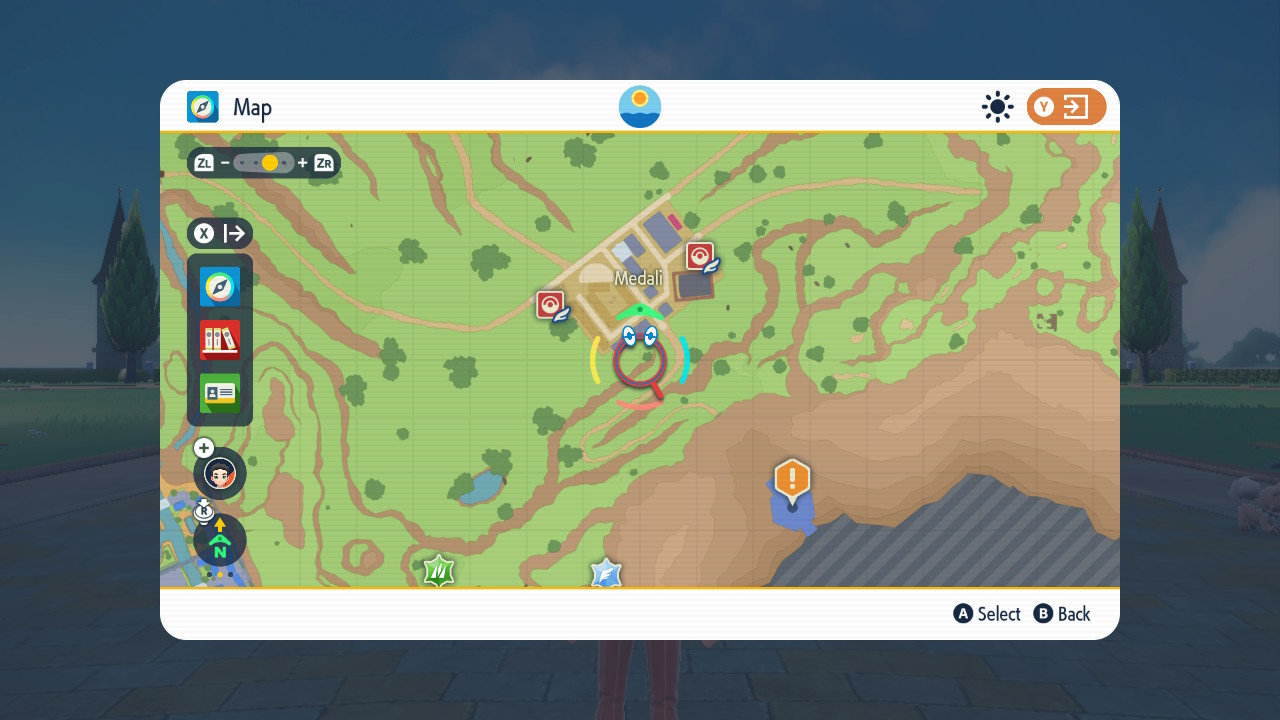Screen dimensions: 1280x720
Task: Open the green profile card app
Action: [220, 393]
